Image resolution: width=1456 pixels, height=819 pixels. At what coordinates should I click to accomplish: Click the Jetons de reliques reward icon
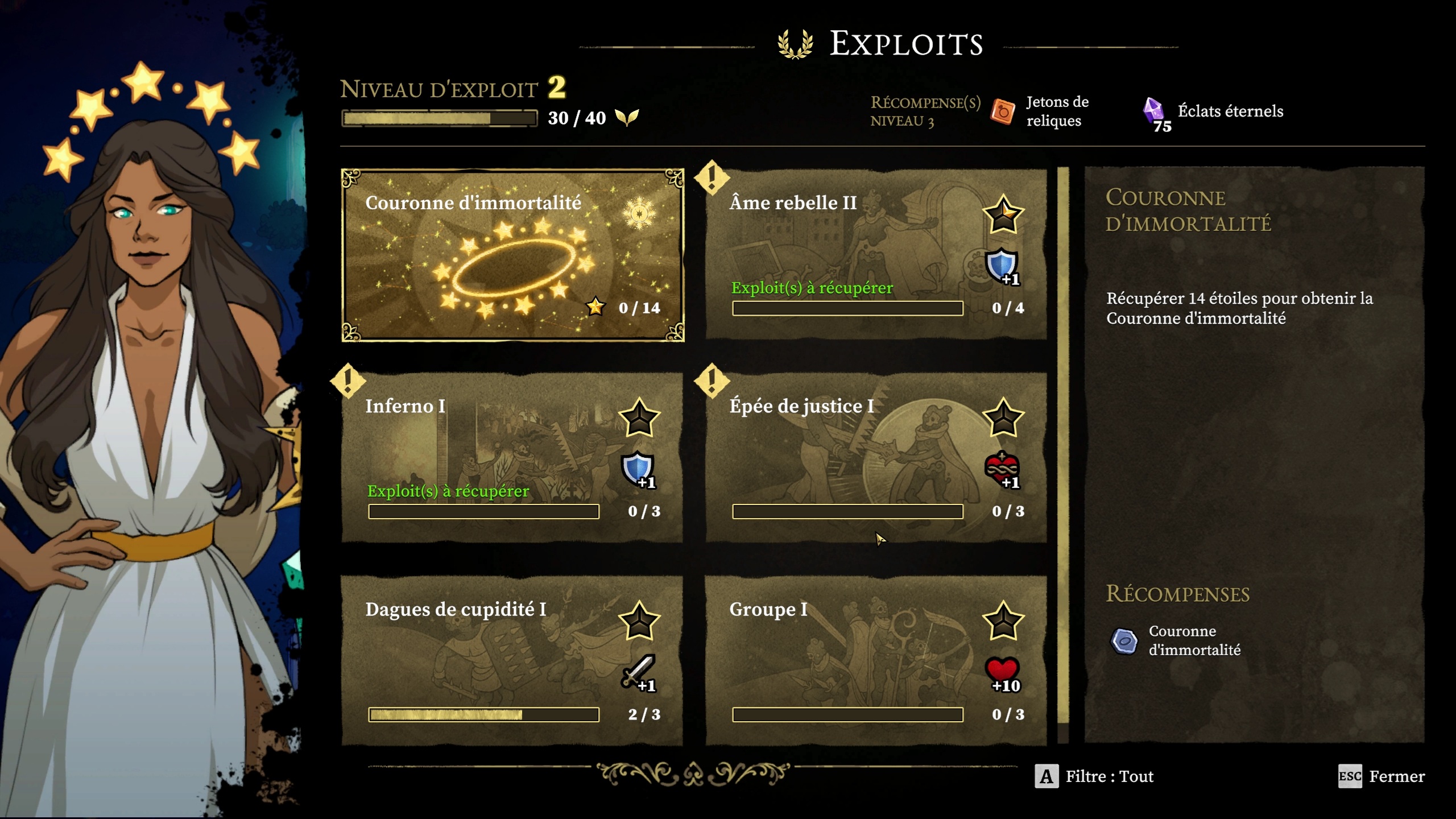1004,111
